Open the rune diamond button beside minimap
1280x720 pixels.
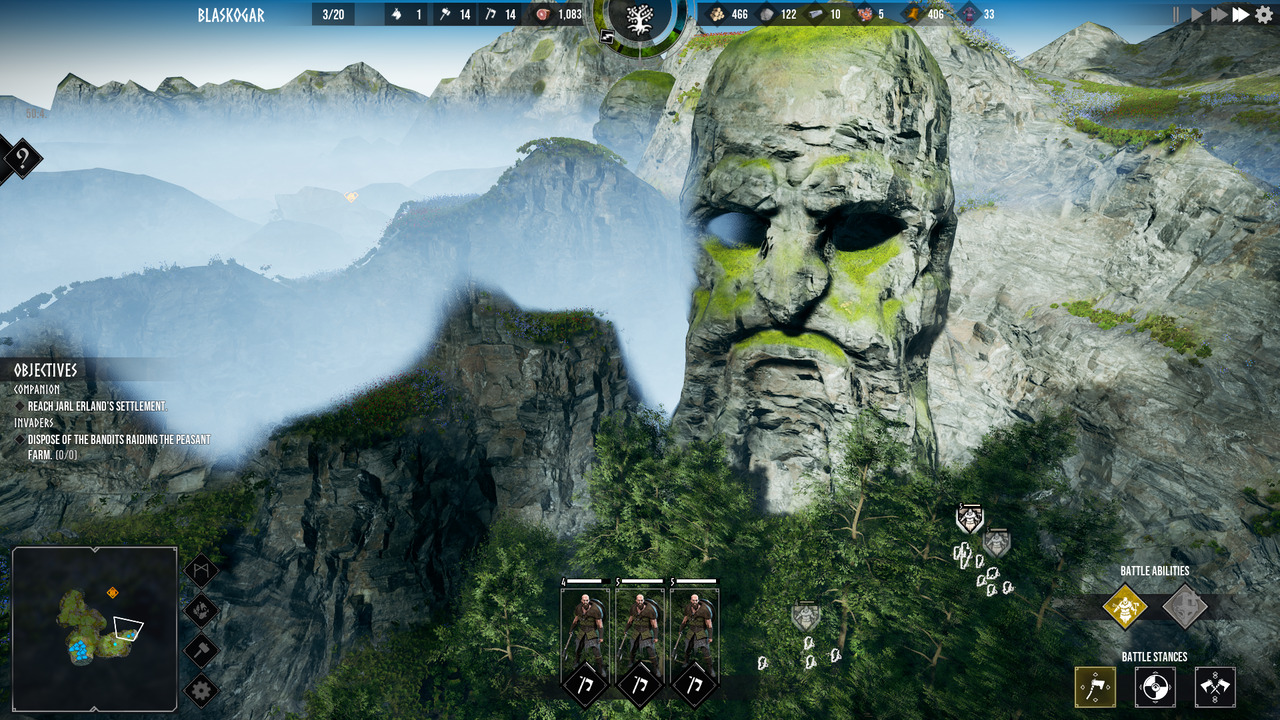pos(201,571)
